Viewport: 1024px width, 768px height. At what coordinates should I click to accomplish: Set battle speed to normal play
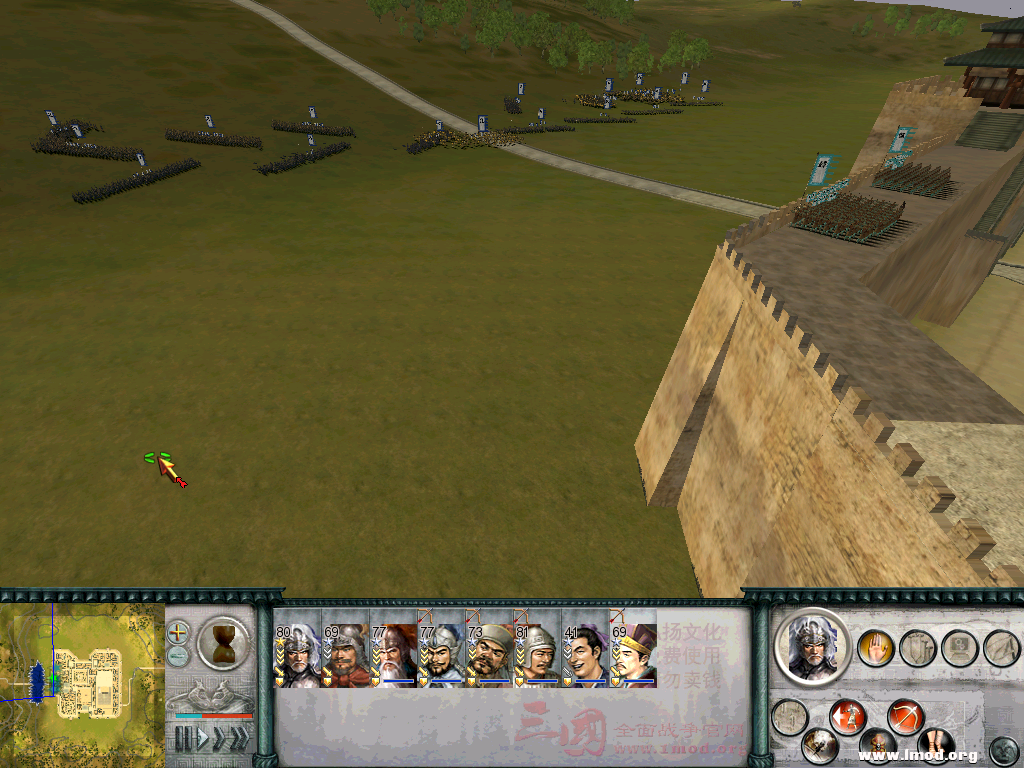(x=202, y=739)
